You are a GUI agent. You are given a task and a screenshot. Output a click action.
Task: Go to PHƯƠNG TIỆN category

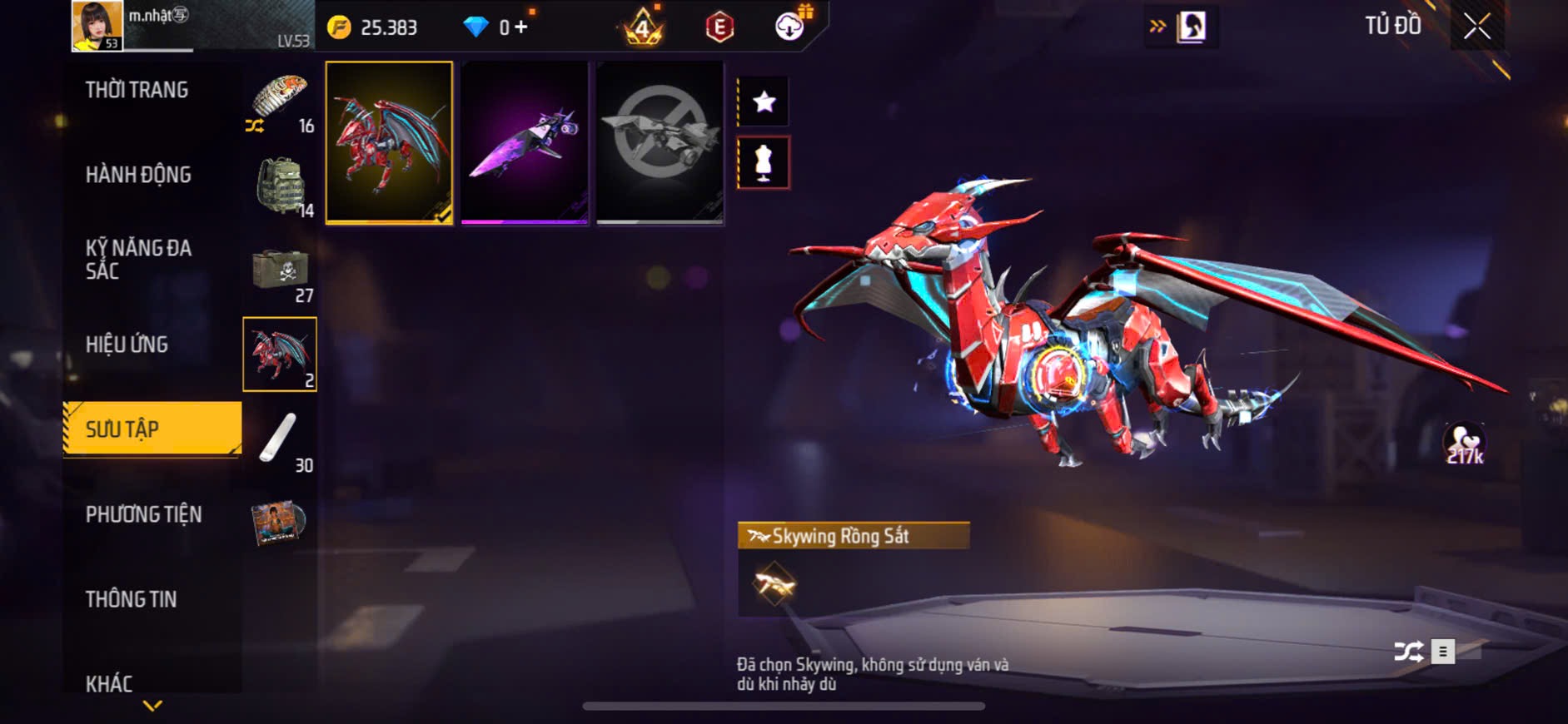pyautogui.click(x=143, y=514)
